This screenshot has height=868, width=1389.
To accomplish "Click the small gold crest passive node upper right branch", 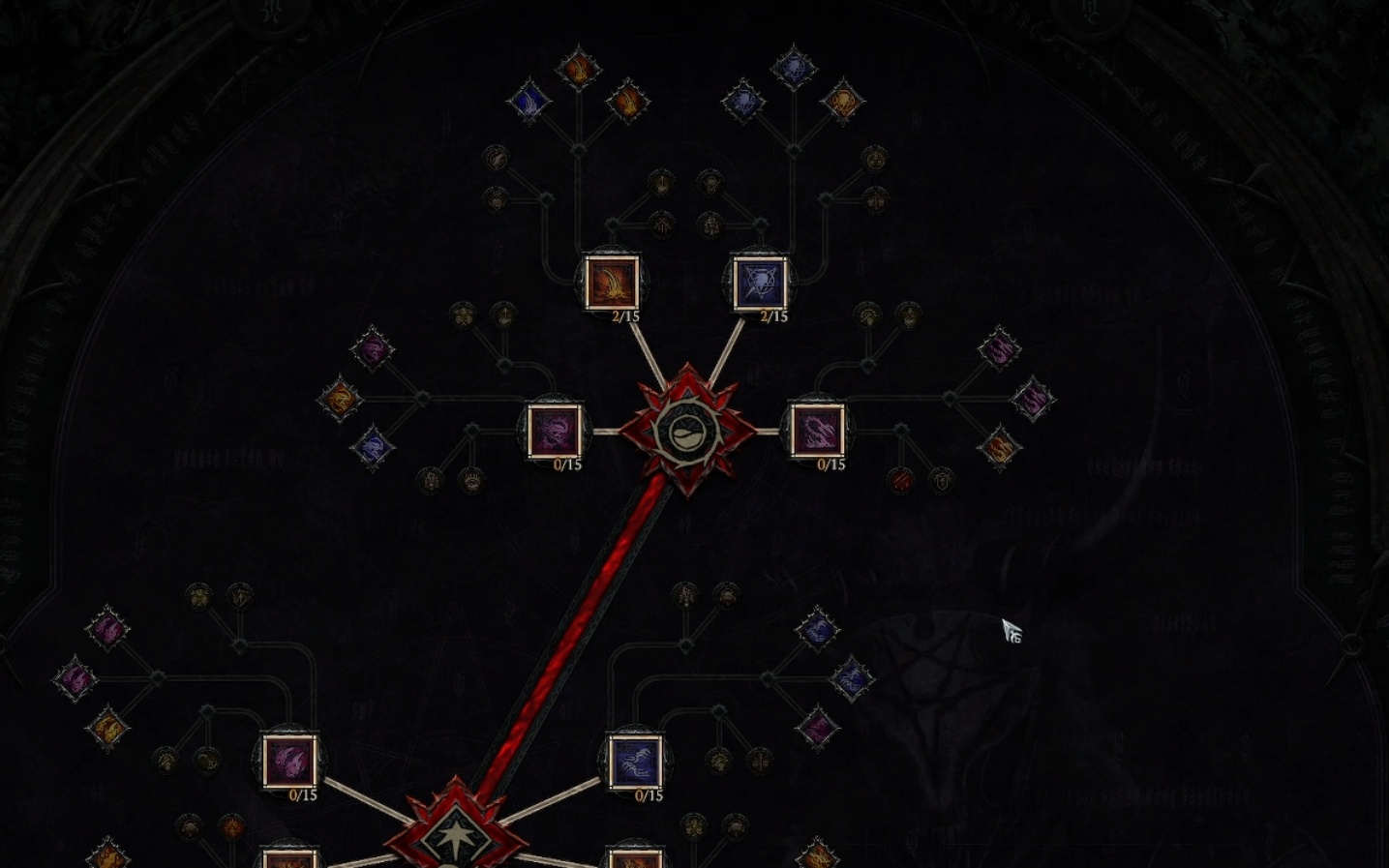I will coord(875,160).
